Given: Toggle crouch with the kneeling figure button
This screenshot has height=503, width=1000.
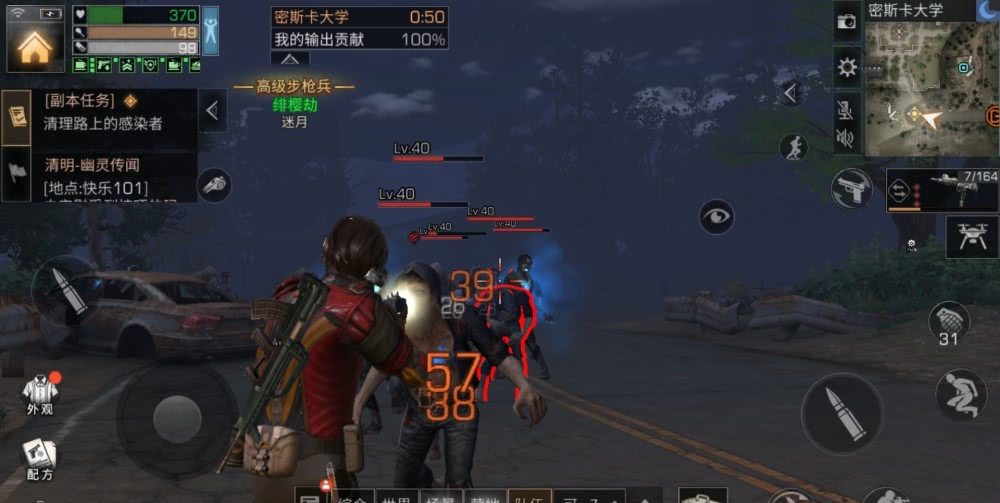Looking at the screenshot, I should 961,393.
